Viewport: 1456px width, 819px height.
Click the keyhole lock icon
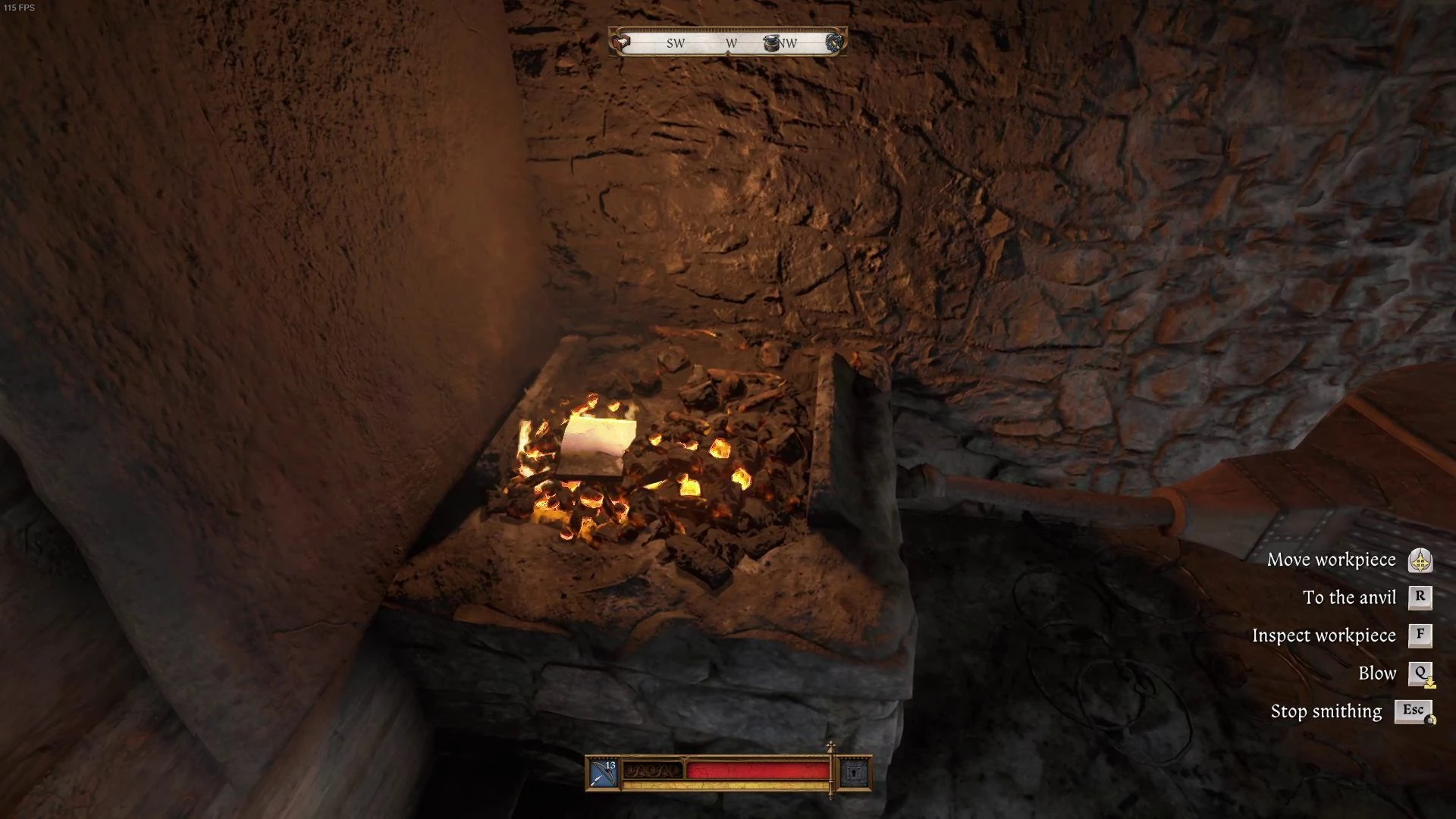pyautogui.click(x=854, y=773)
